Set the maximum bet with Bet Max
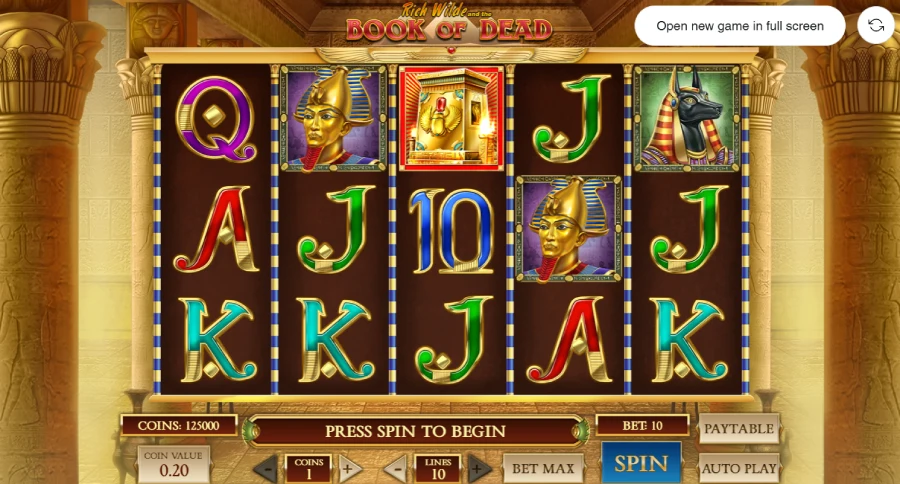The width and height of the screenshot is (900, 484). pos(543,468)
